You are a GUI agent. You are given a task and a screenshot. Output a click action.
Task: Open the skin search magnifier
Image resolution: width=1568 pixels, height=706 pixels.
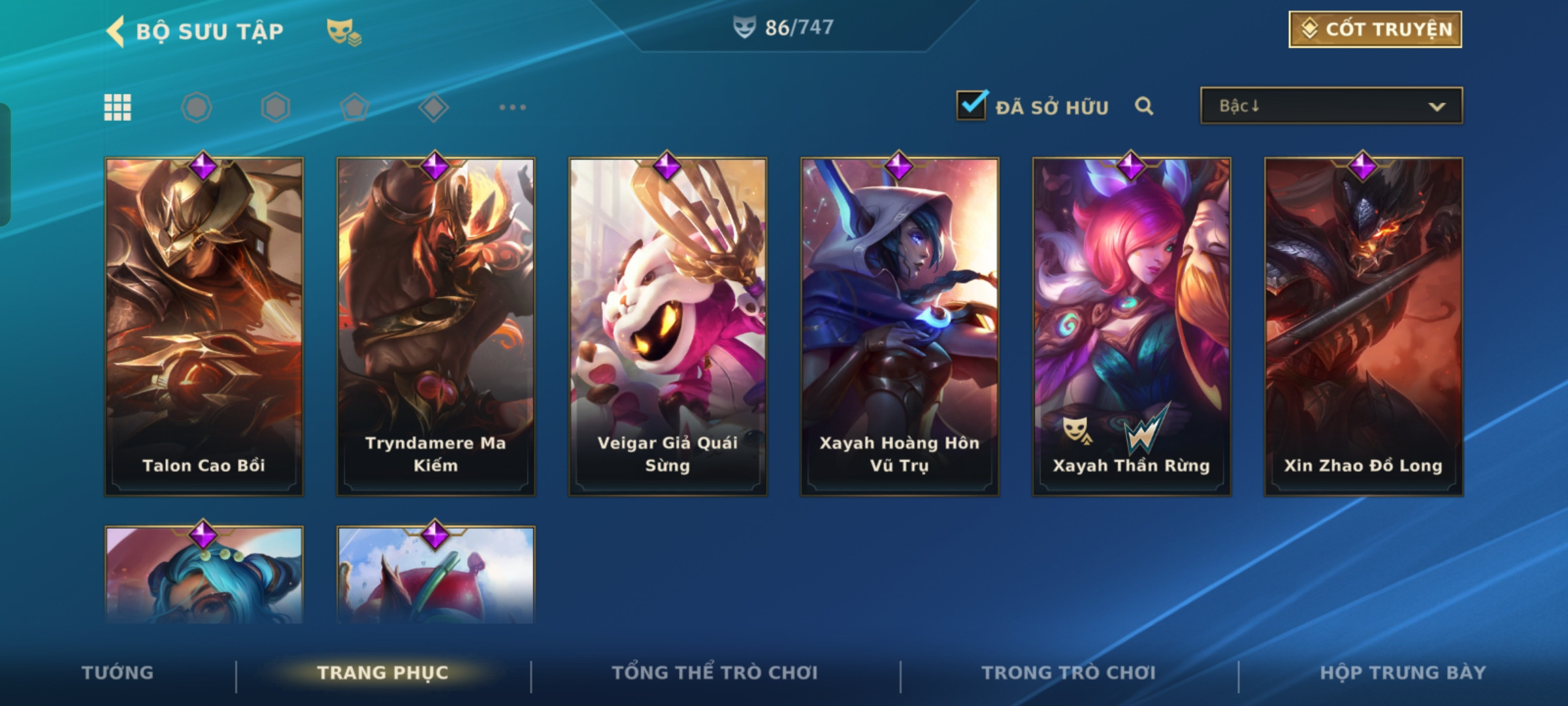(x=1143, y=106)
